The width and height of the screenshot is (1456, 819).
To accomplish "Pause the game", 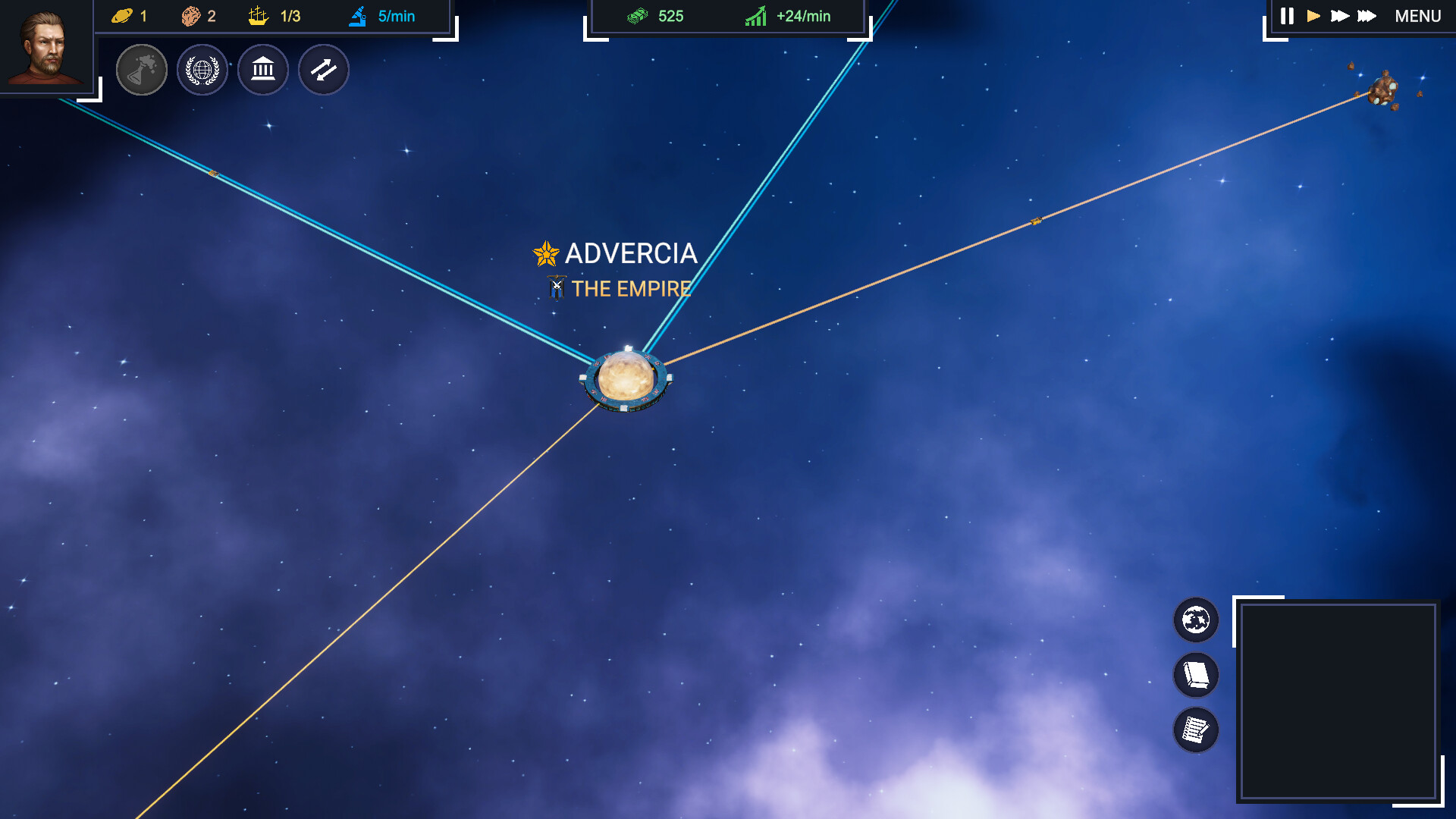I will click(1287, 15).
